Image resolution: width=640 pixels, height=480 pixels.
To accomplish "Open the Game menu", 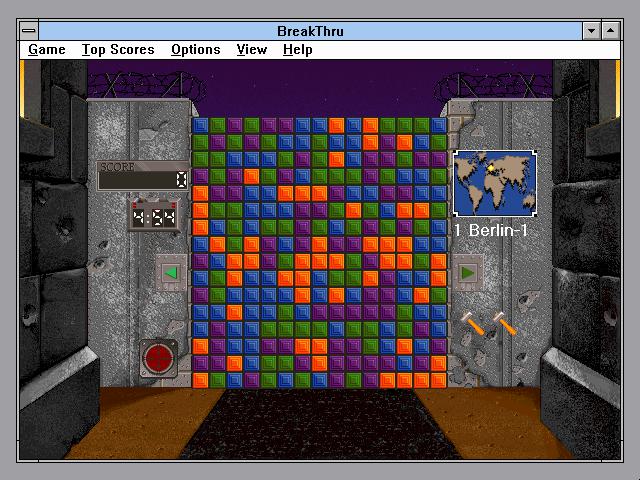I will coord(47,49).
